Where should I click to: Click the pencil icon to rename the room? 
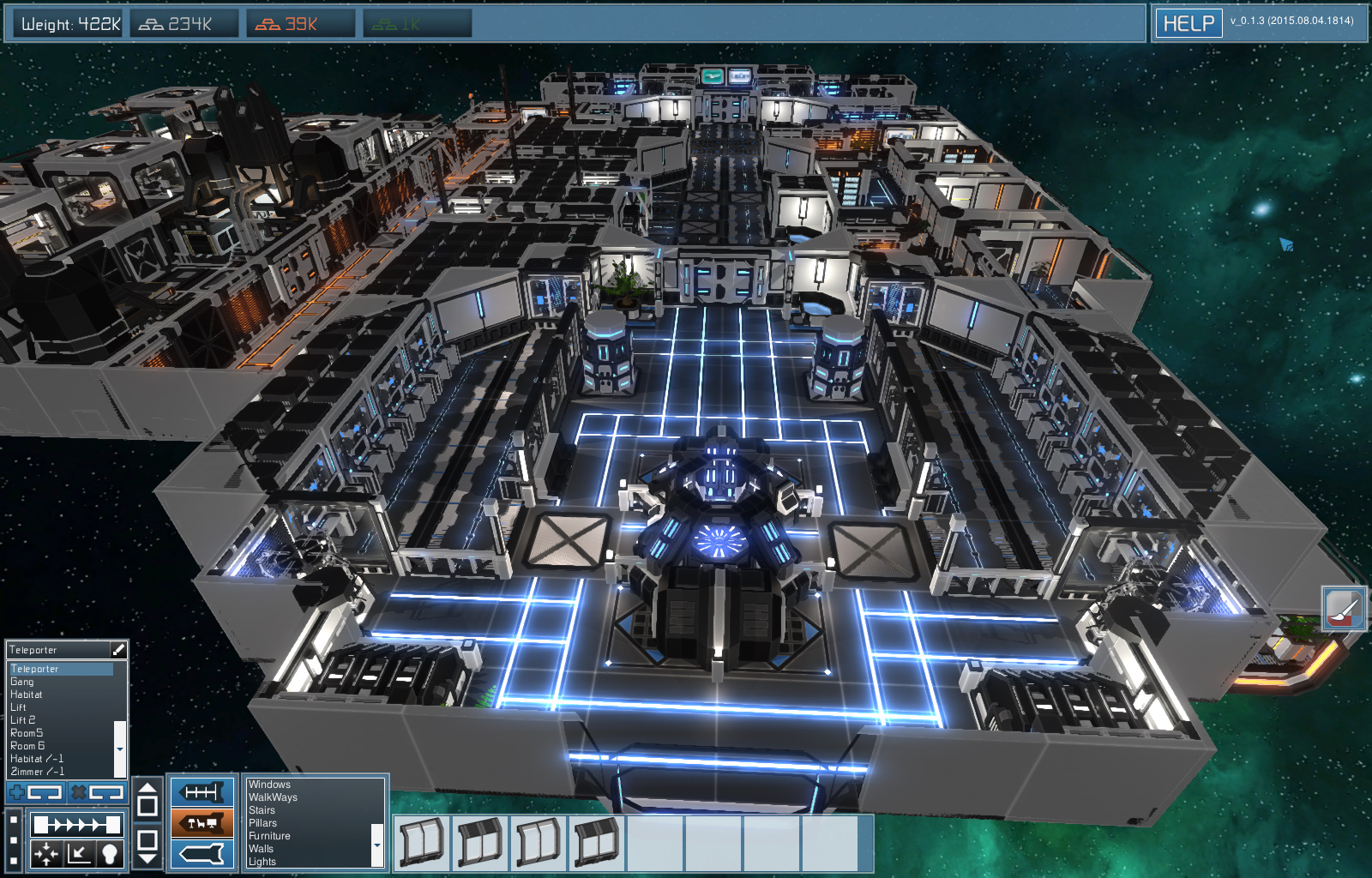[118, 650]
